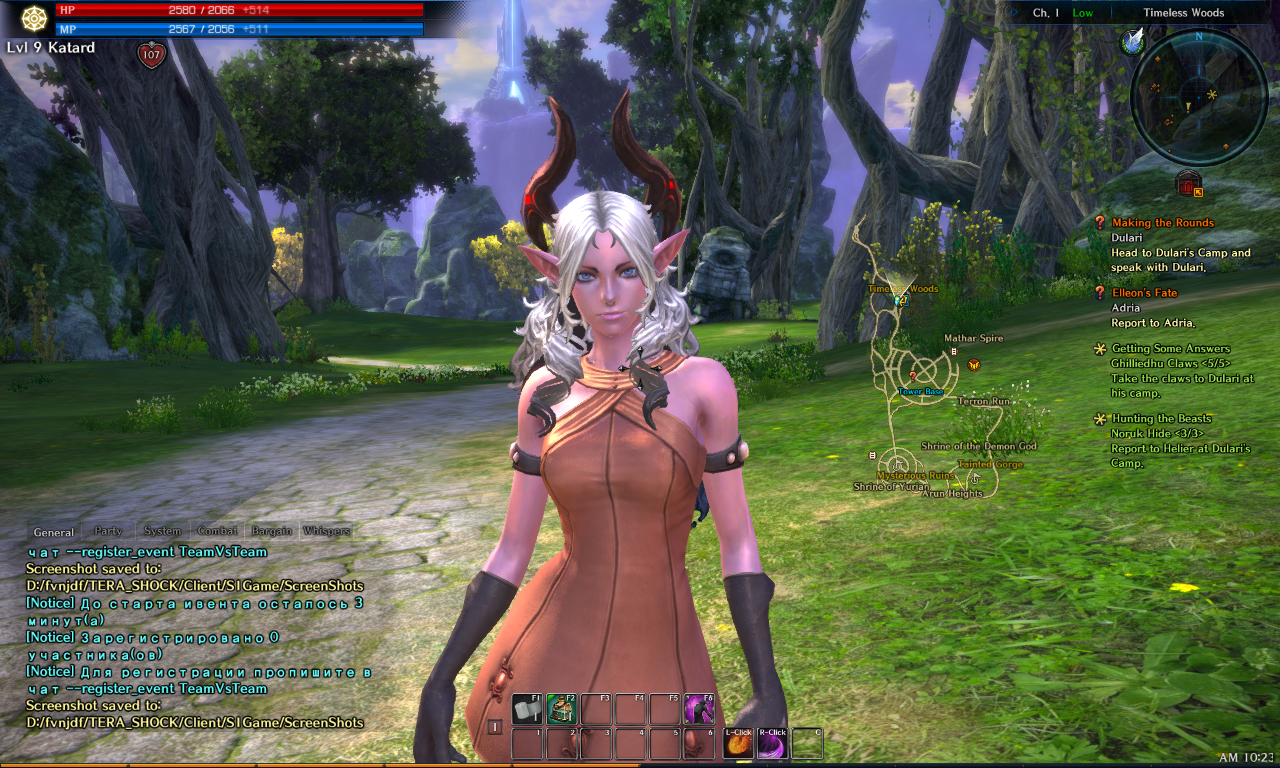The width and height of the screenshot is (1280, 768).
Task: Select the System chat tab
Action: coord(162,531)
